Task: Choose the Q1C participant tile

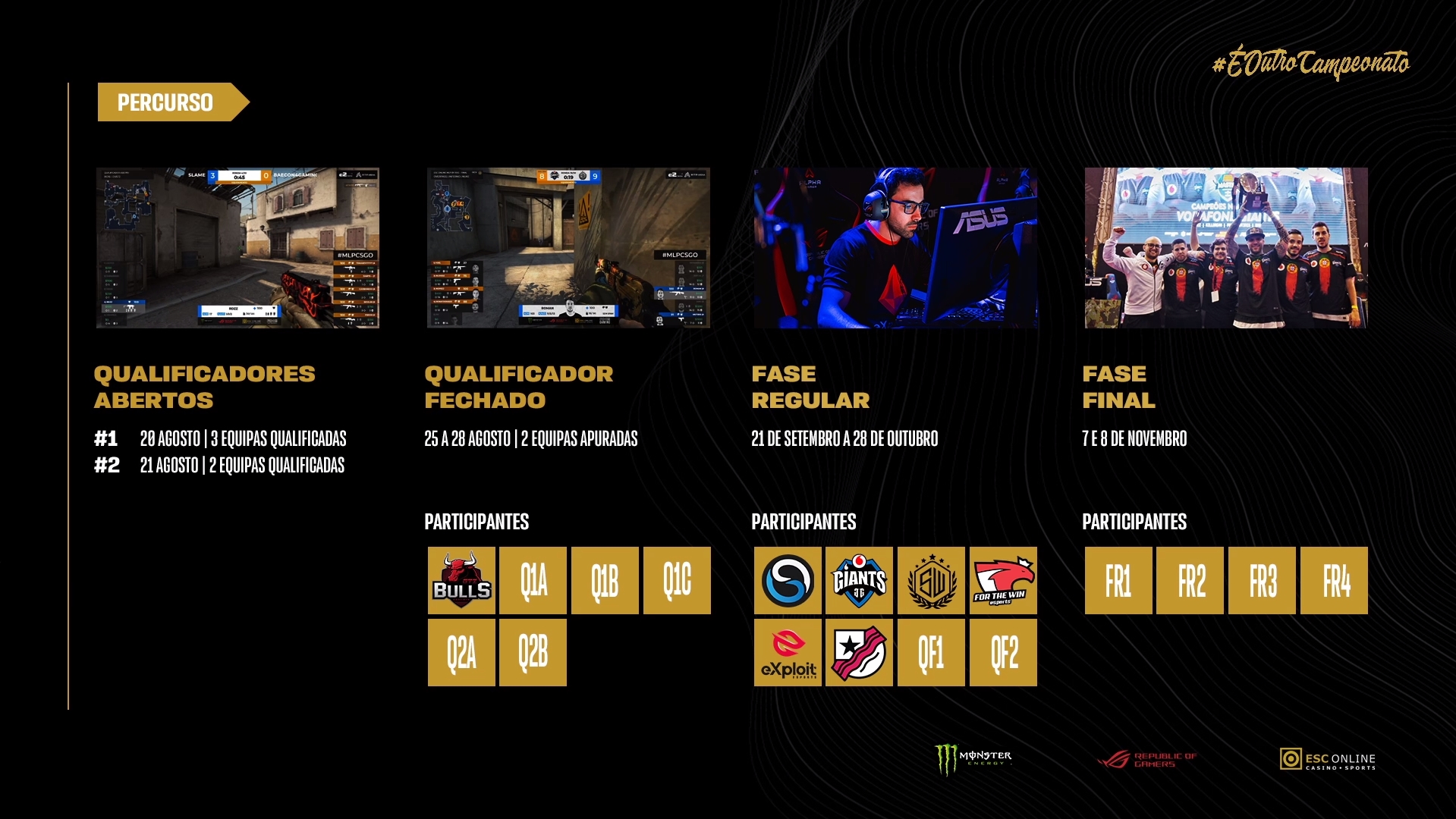Action: coord(677,581)
